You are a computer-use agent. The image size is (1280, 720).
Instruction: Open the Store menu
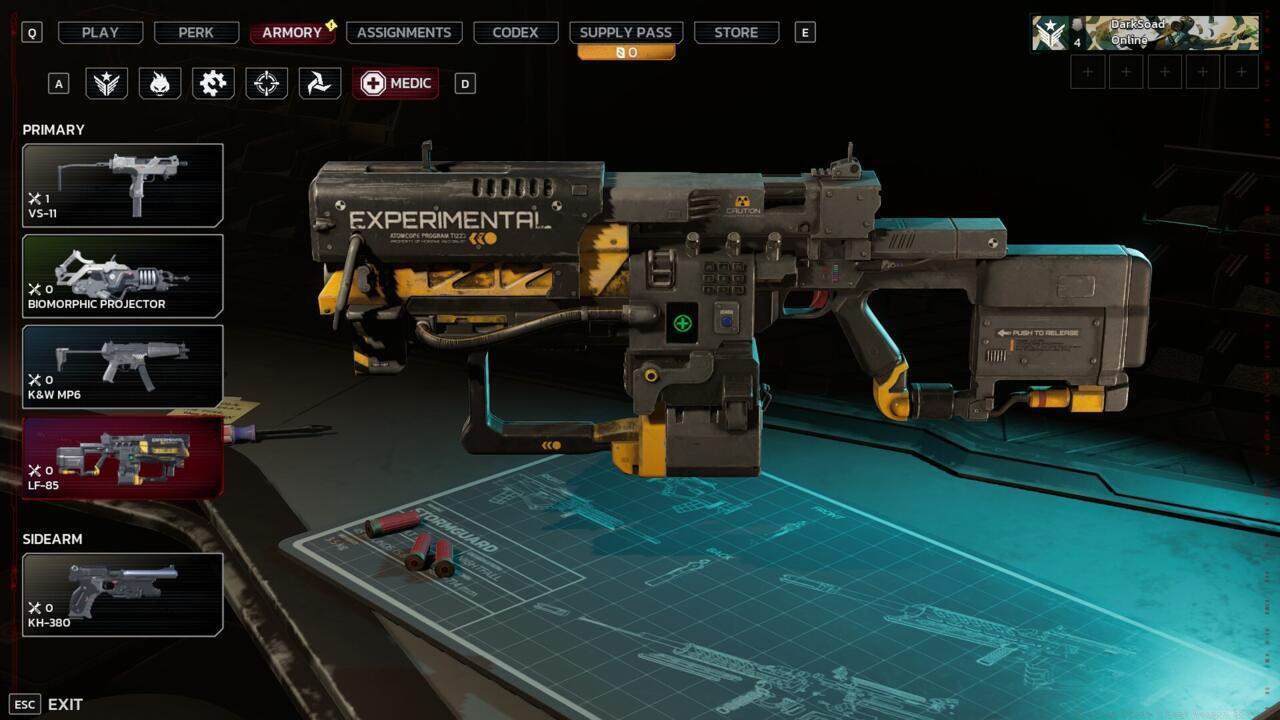(736, 31)
